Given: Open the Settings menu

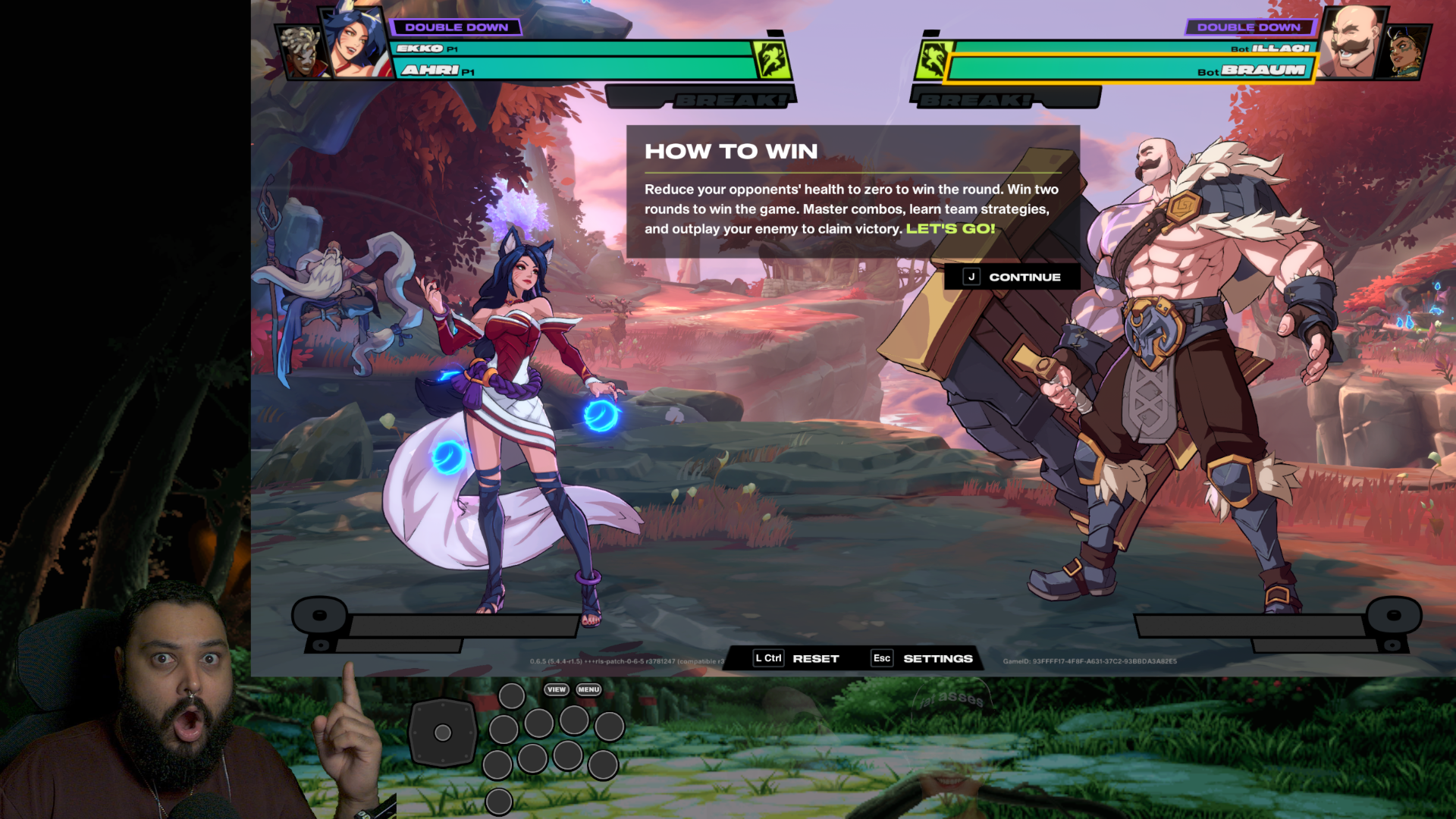Looking at the screenshot, I should [922, 658].
